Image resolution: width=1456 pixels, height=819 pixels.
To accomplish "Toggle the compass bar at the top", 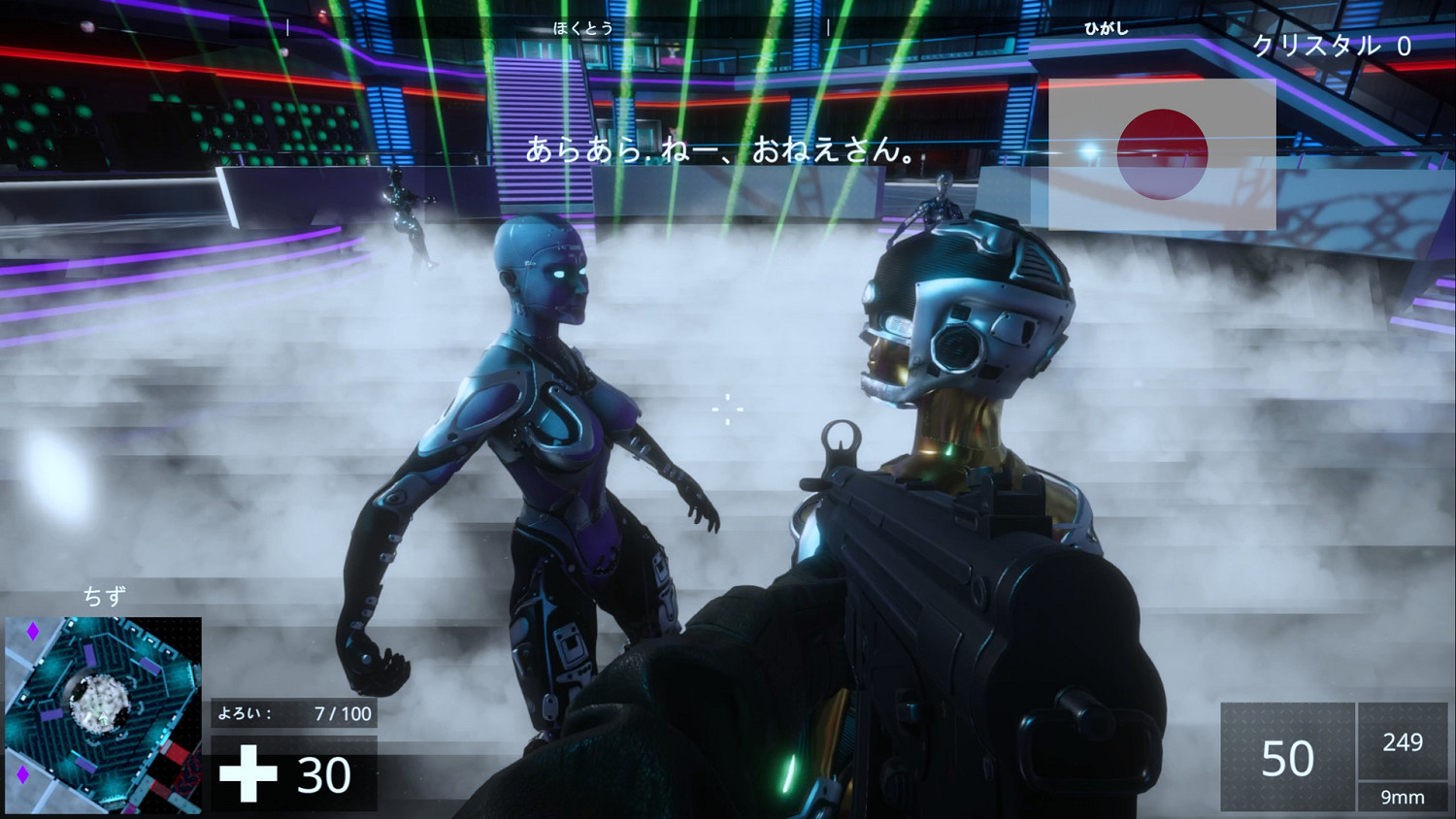I will (728, 29).
